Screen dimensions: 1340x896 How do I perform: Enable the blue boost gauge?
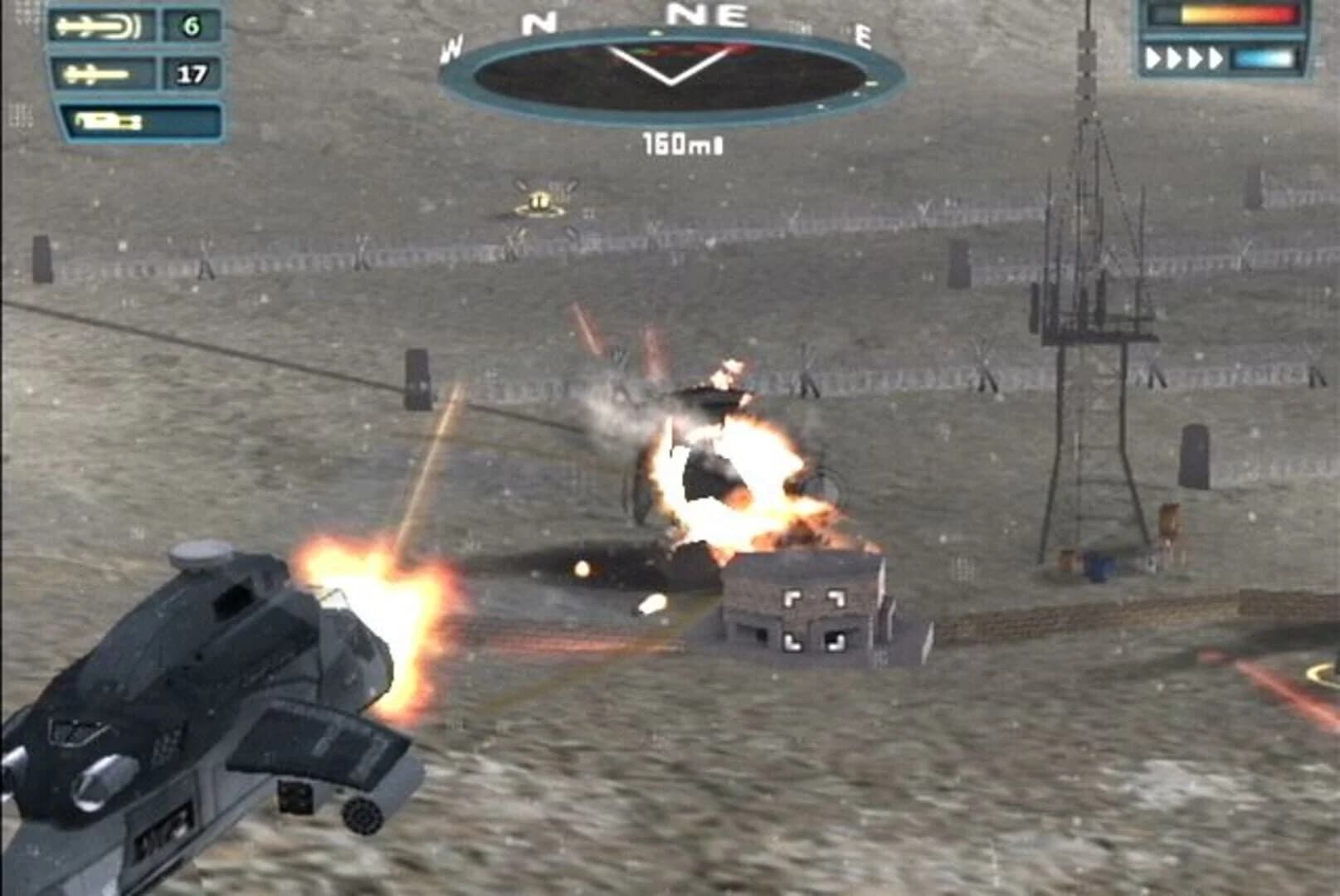pos(1261,56)
